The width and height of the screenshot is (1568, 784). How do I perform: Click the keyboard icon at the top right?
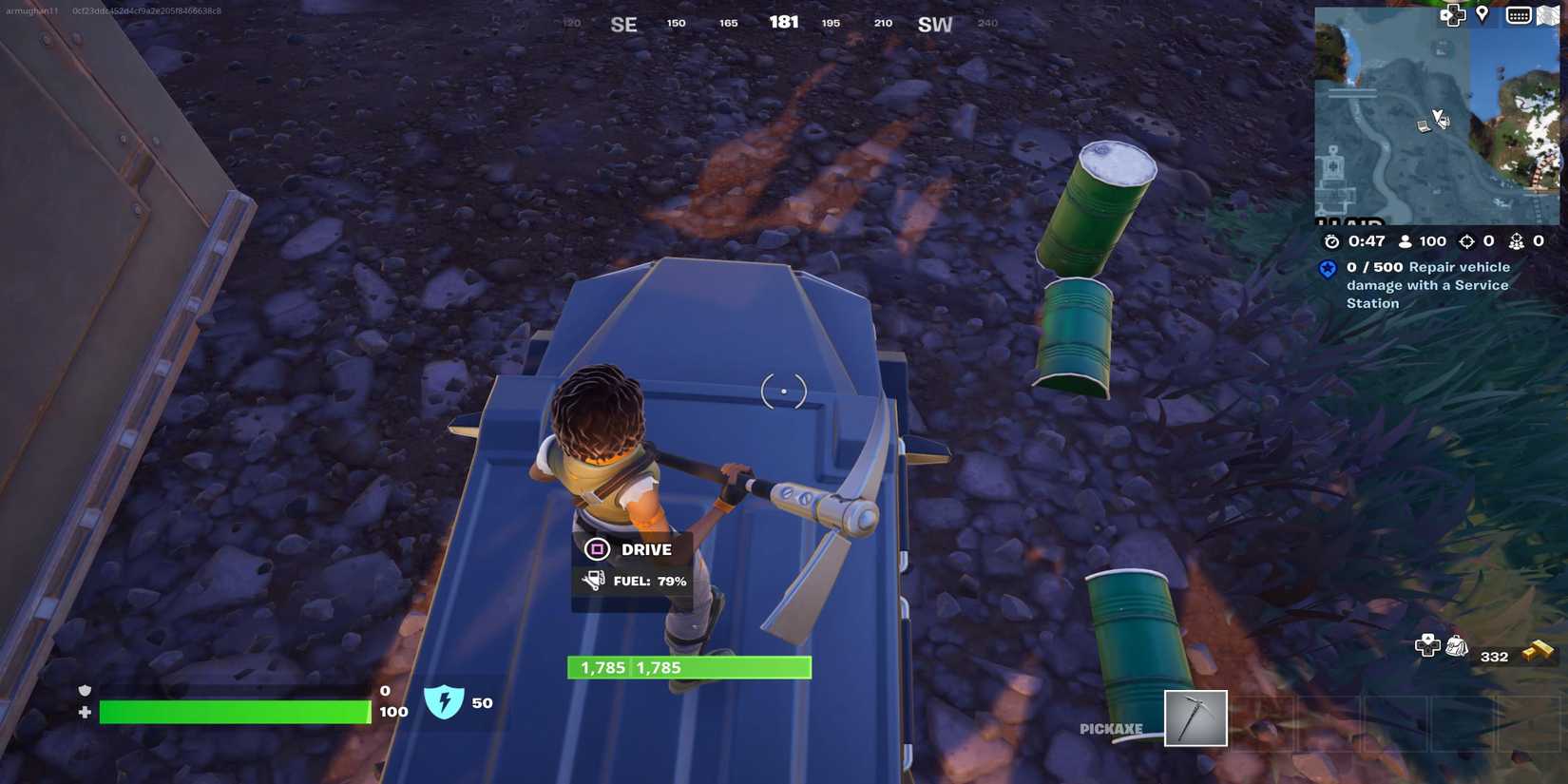1518,15
